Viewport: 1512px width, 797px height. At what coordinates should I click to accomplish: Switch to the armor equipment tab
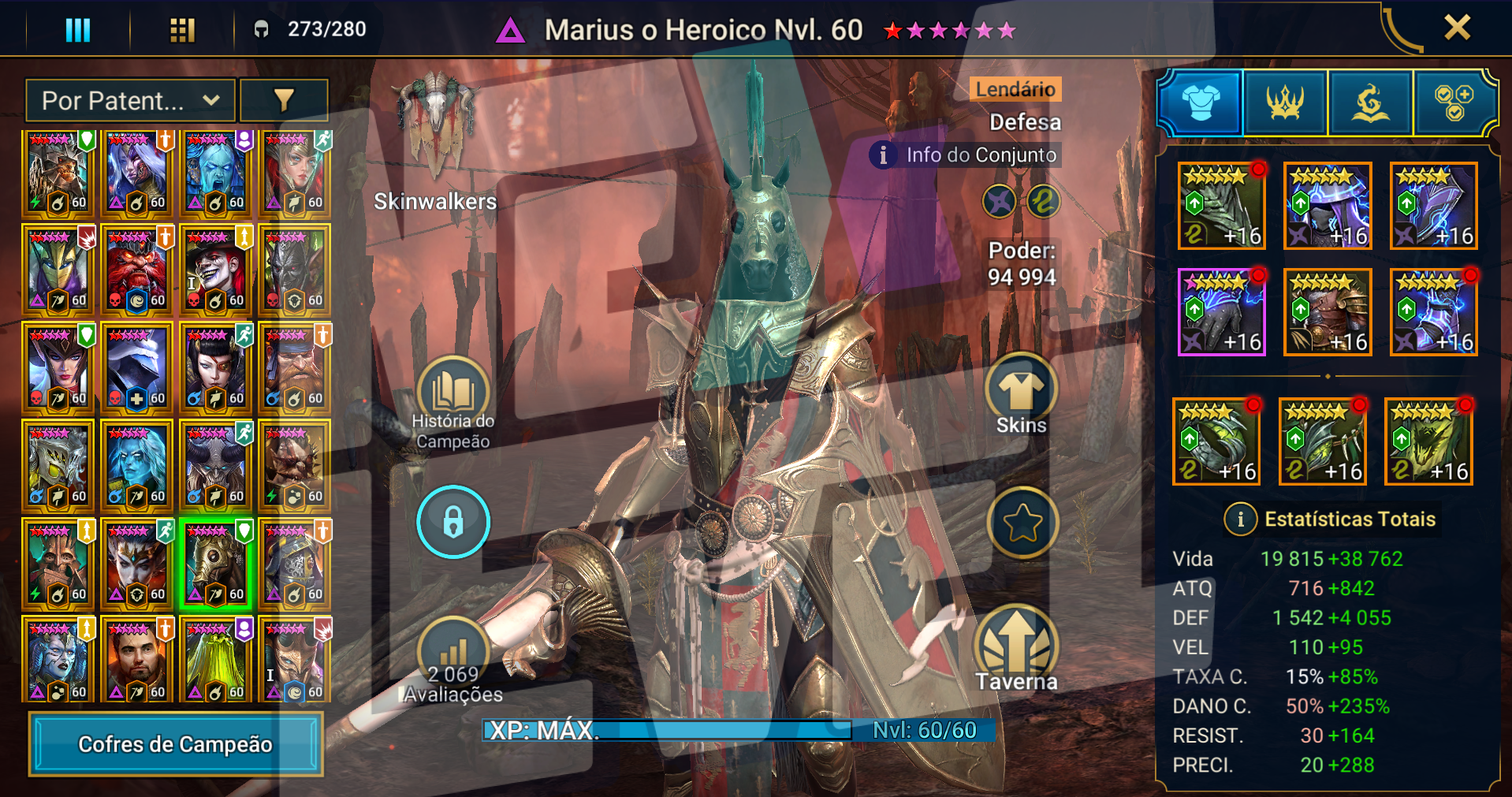click(1200, 102)
